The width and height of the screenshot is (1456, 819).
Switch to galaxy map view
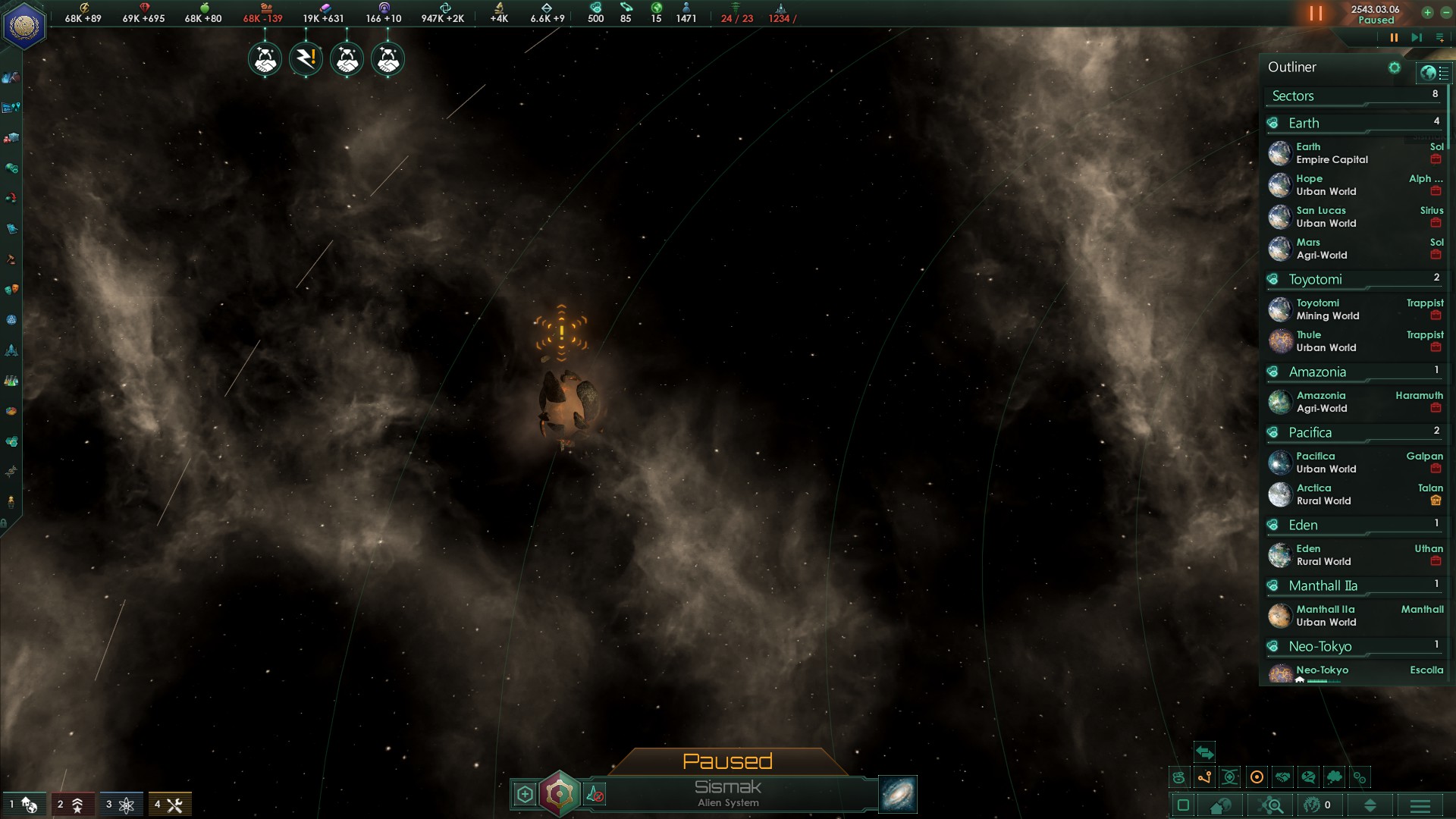(898, 794)
